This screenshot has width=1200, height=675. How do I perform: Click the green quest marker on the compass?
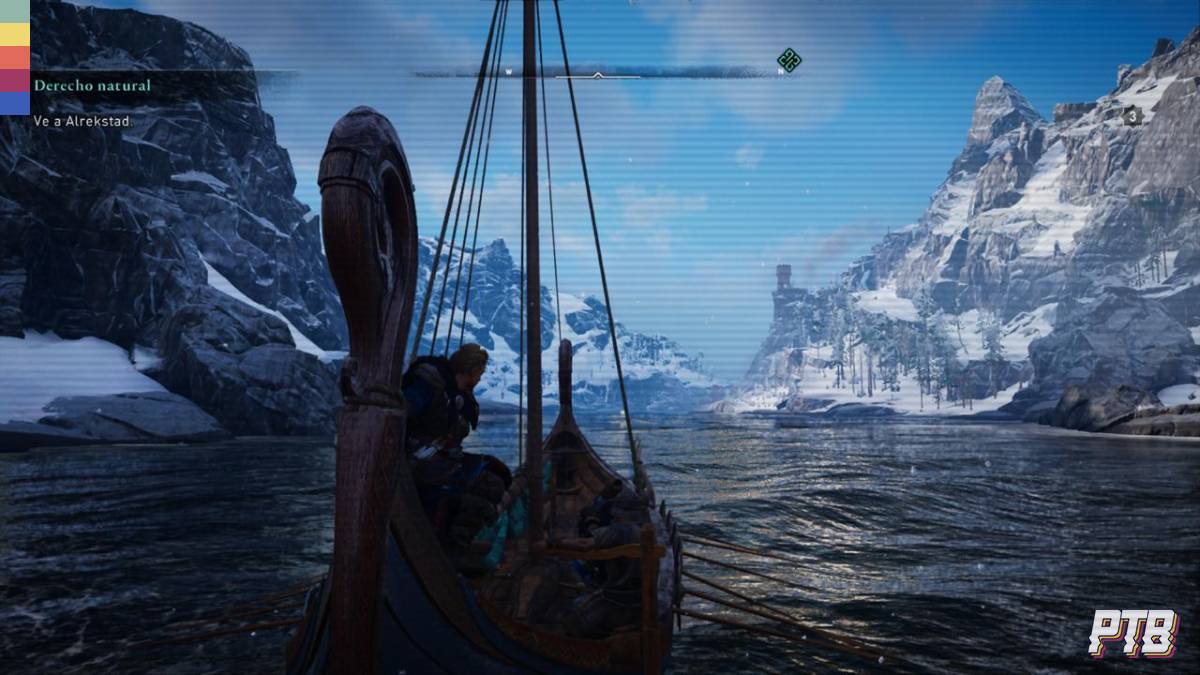point(789,61)
